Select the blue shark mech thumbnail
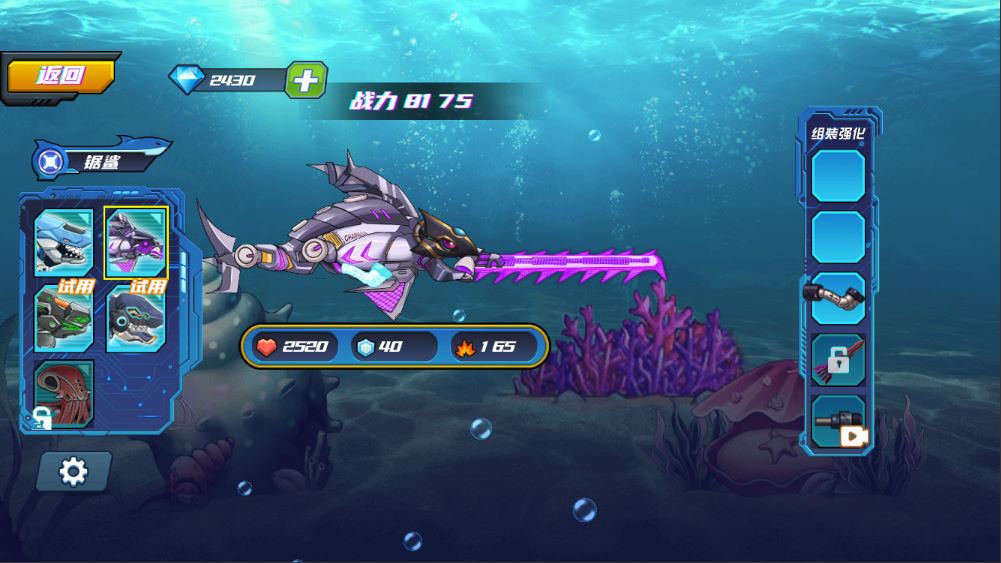 tap(64, 242)
